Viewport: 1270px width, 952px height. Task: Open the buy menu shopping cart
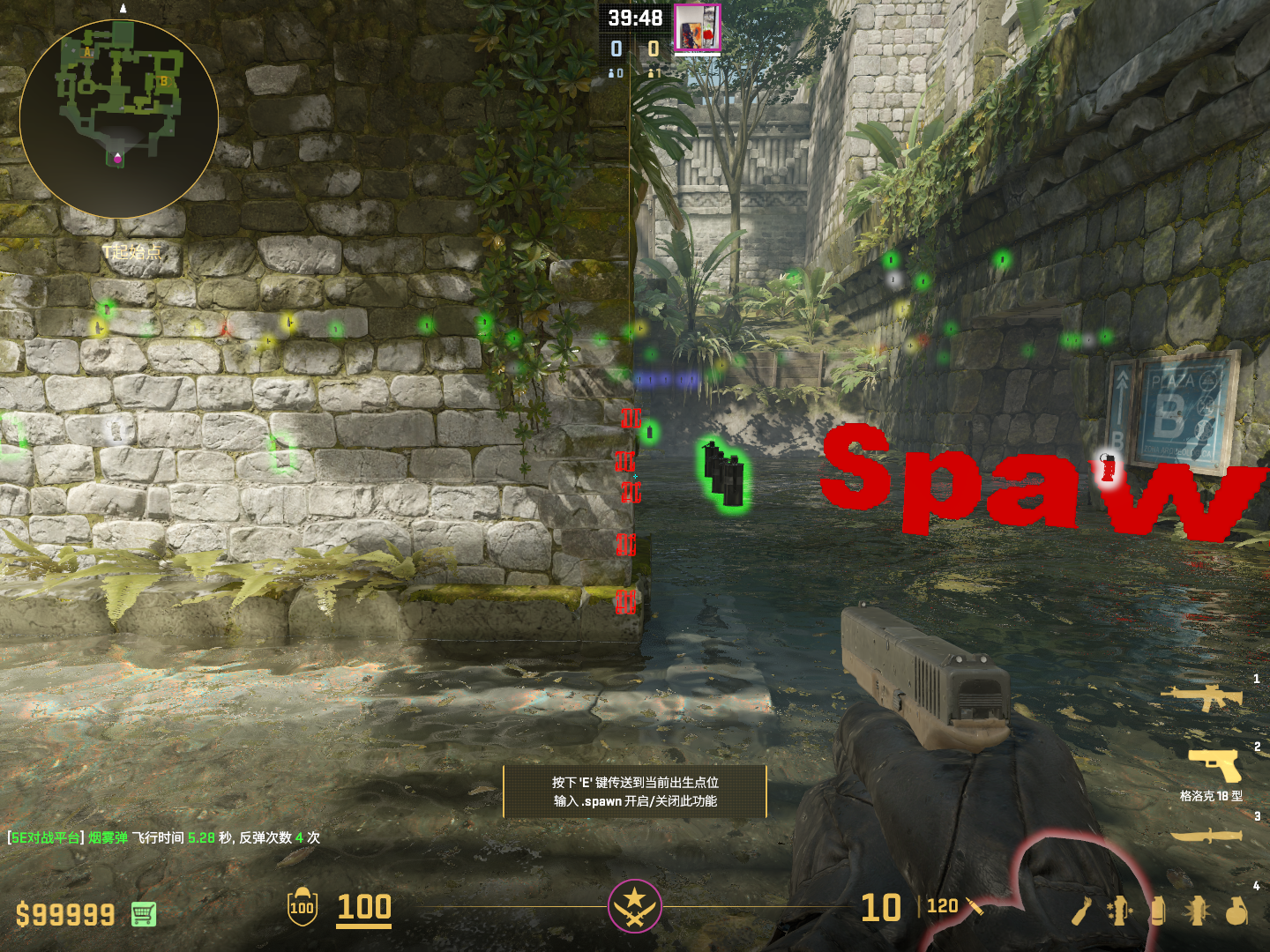point(144,914)
